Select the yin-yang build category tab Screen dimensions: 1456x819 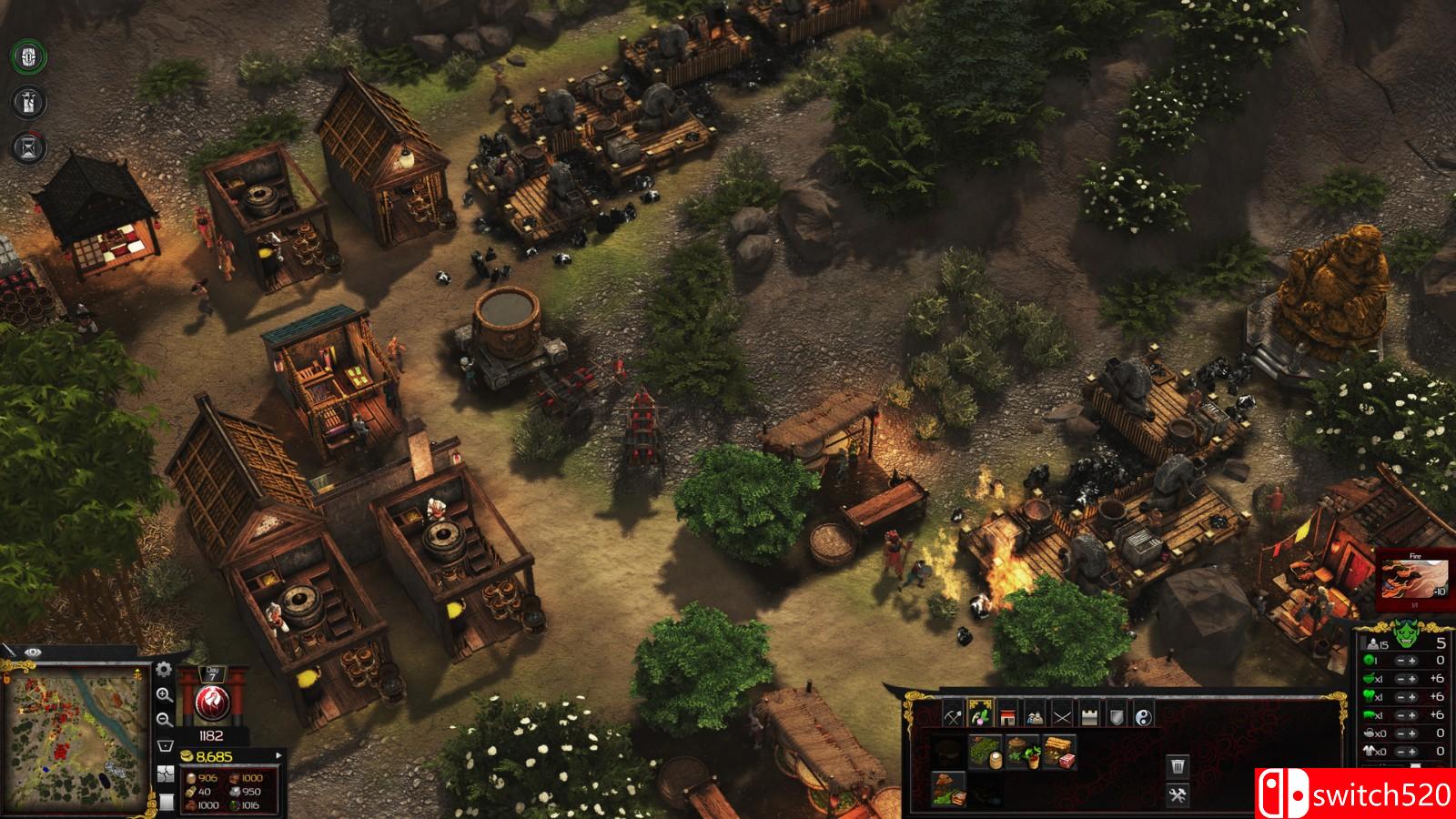1144,715
